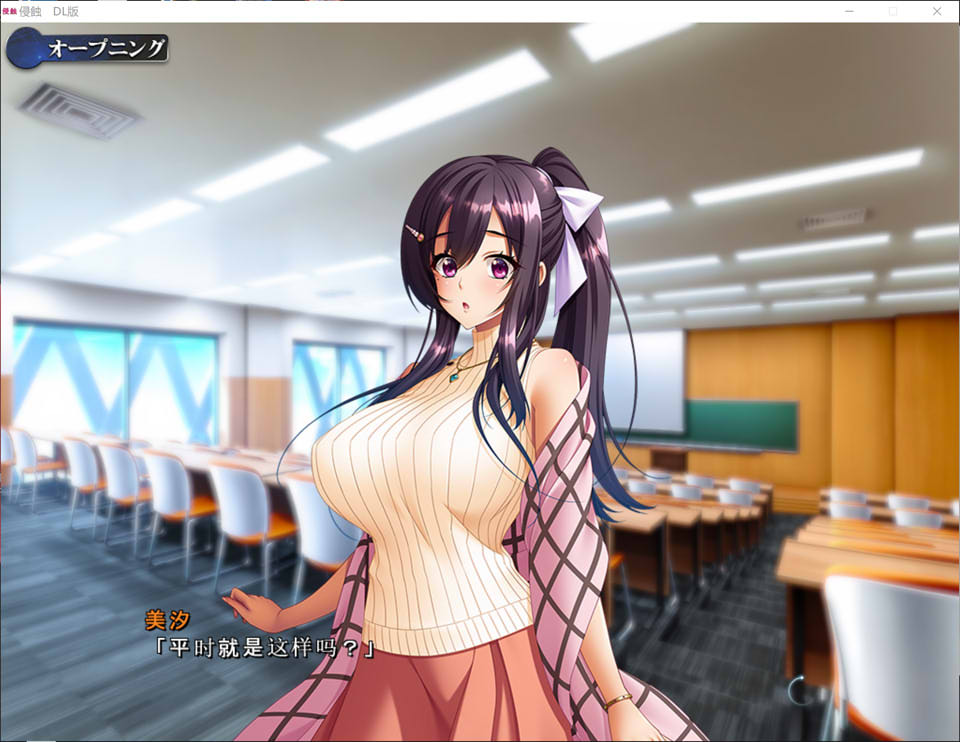
Task: Close the game window
Action: coord(937,11)
